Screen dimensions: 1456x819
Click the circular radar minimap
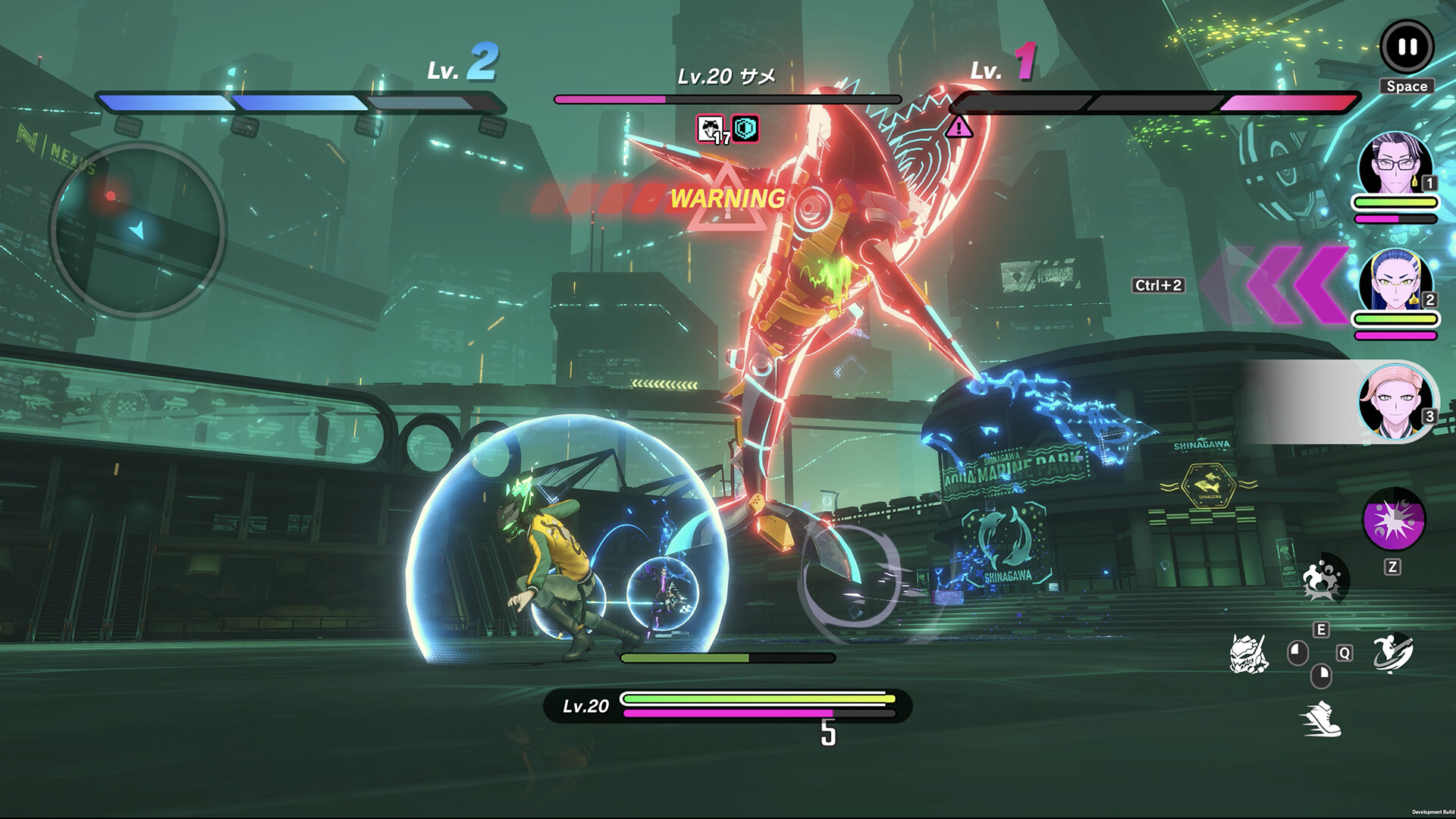[x=138, y=228]
